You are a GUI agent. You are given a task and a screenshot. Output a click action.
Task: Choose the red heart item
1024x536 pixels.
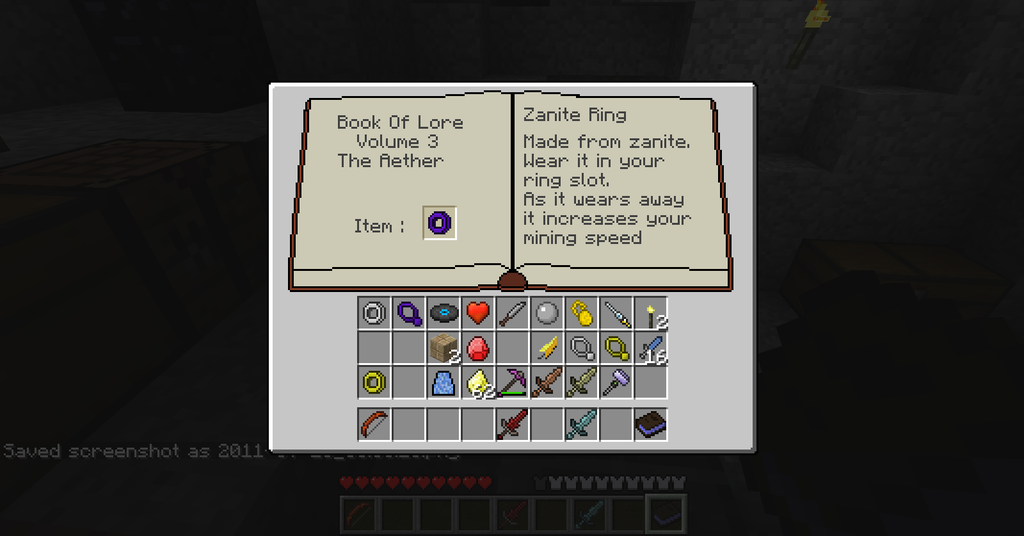pyautogui.click(x=477, y=314)
